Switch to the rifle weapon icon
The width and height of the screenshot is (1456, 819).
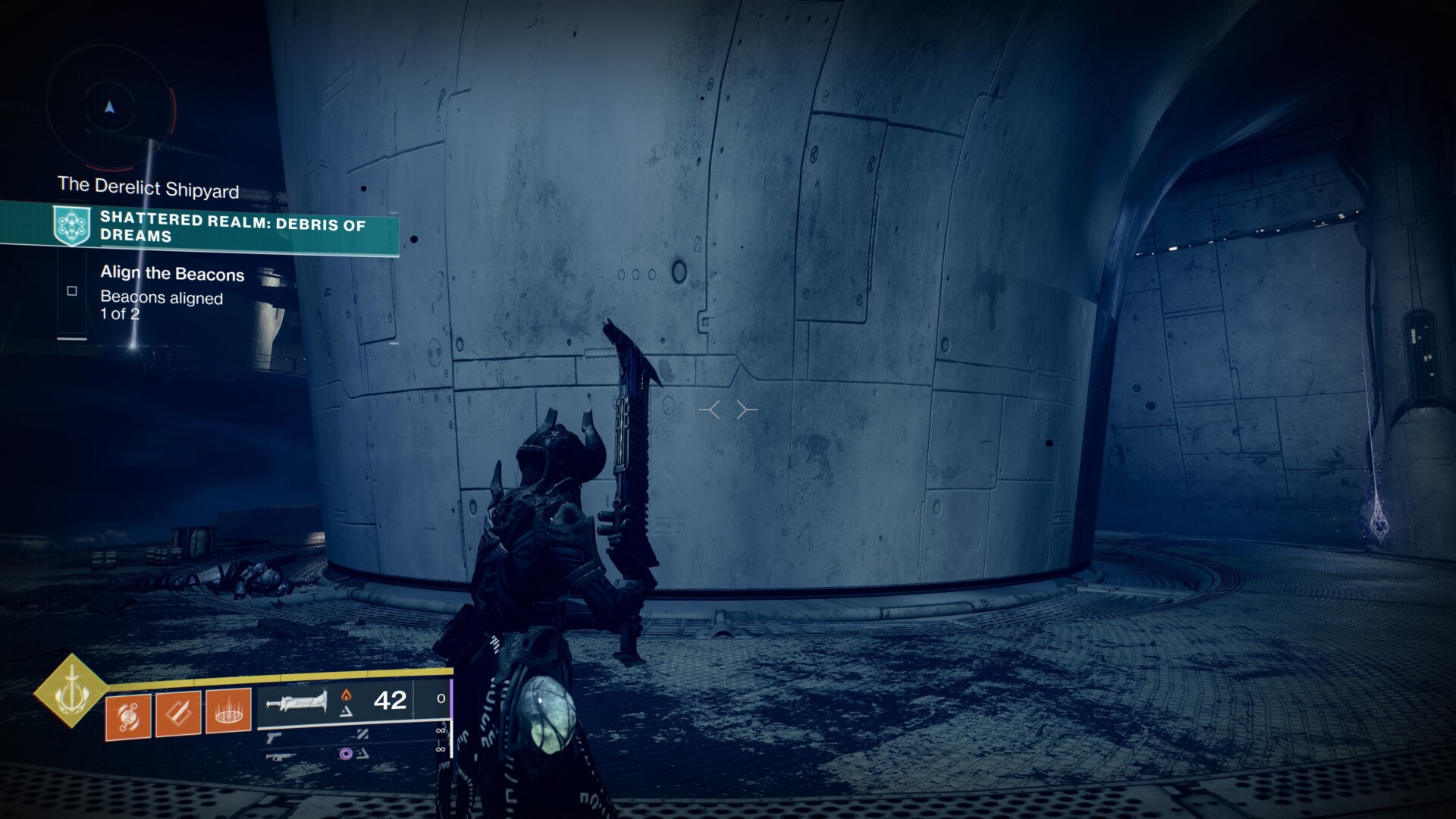coord(281,755)
